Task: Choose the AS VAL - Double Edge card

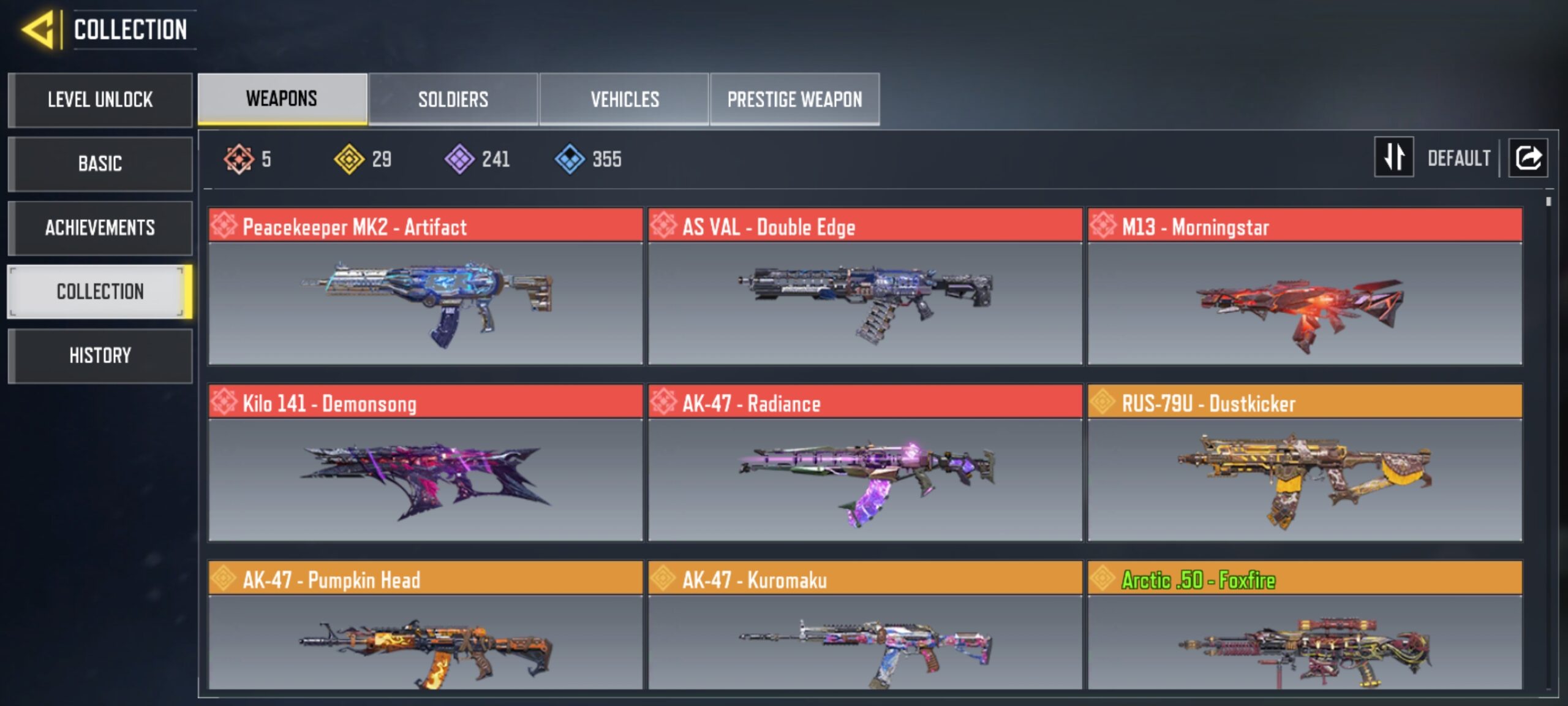Action: point(865,286)
